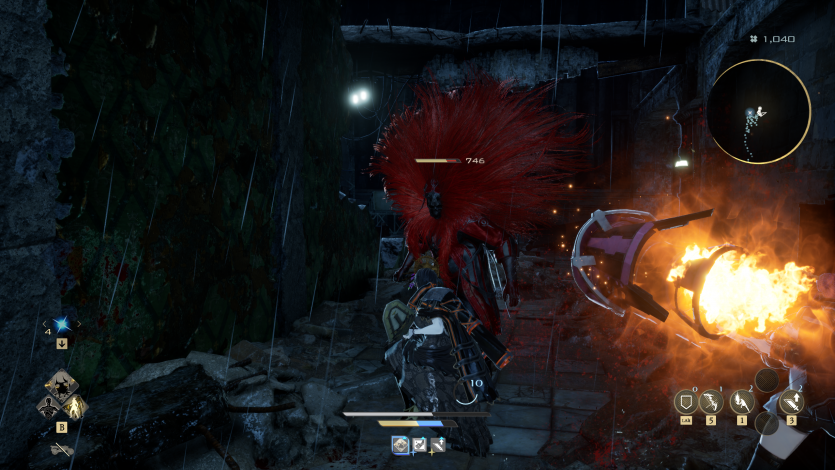Activate the flaming spear gift slot
The image size is (835, 470).
pos(742,402)
